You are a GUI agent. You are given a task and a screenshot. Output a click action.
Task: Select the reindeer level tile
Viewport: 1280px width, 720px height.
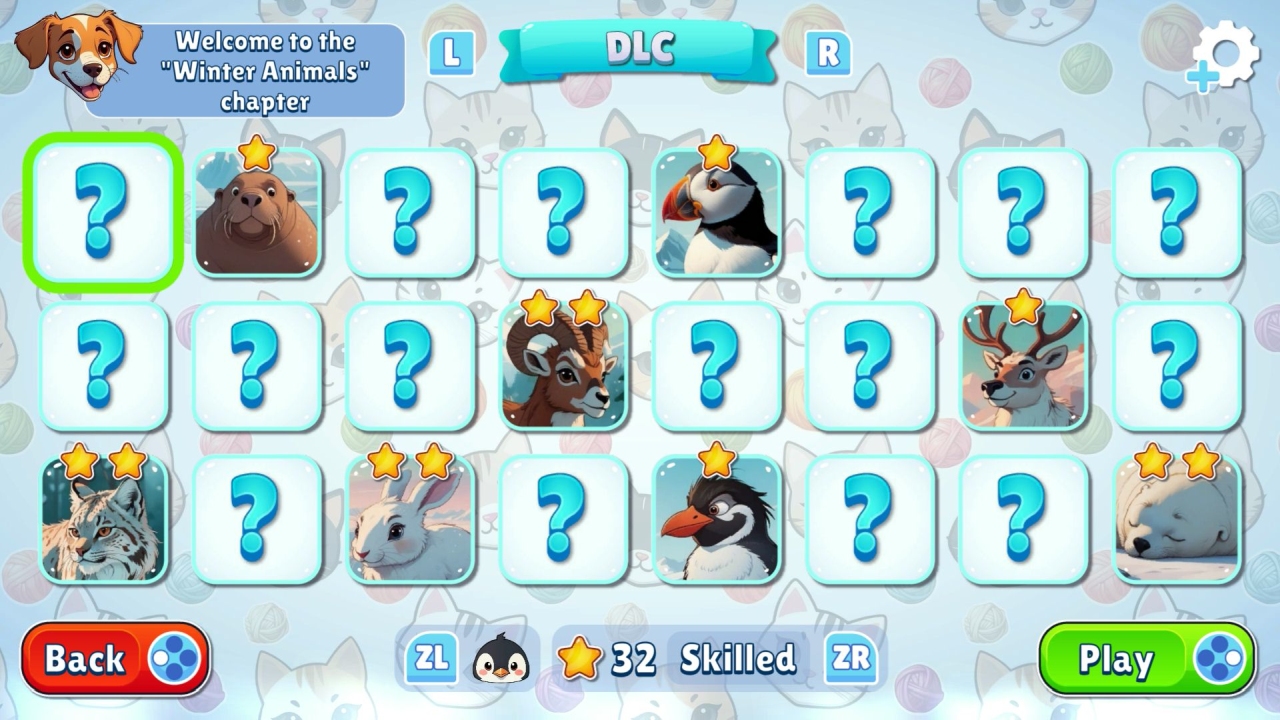coord(1023,366)
